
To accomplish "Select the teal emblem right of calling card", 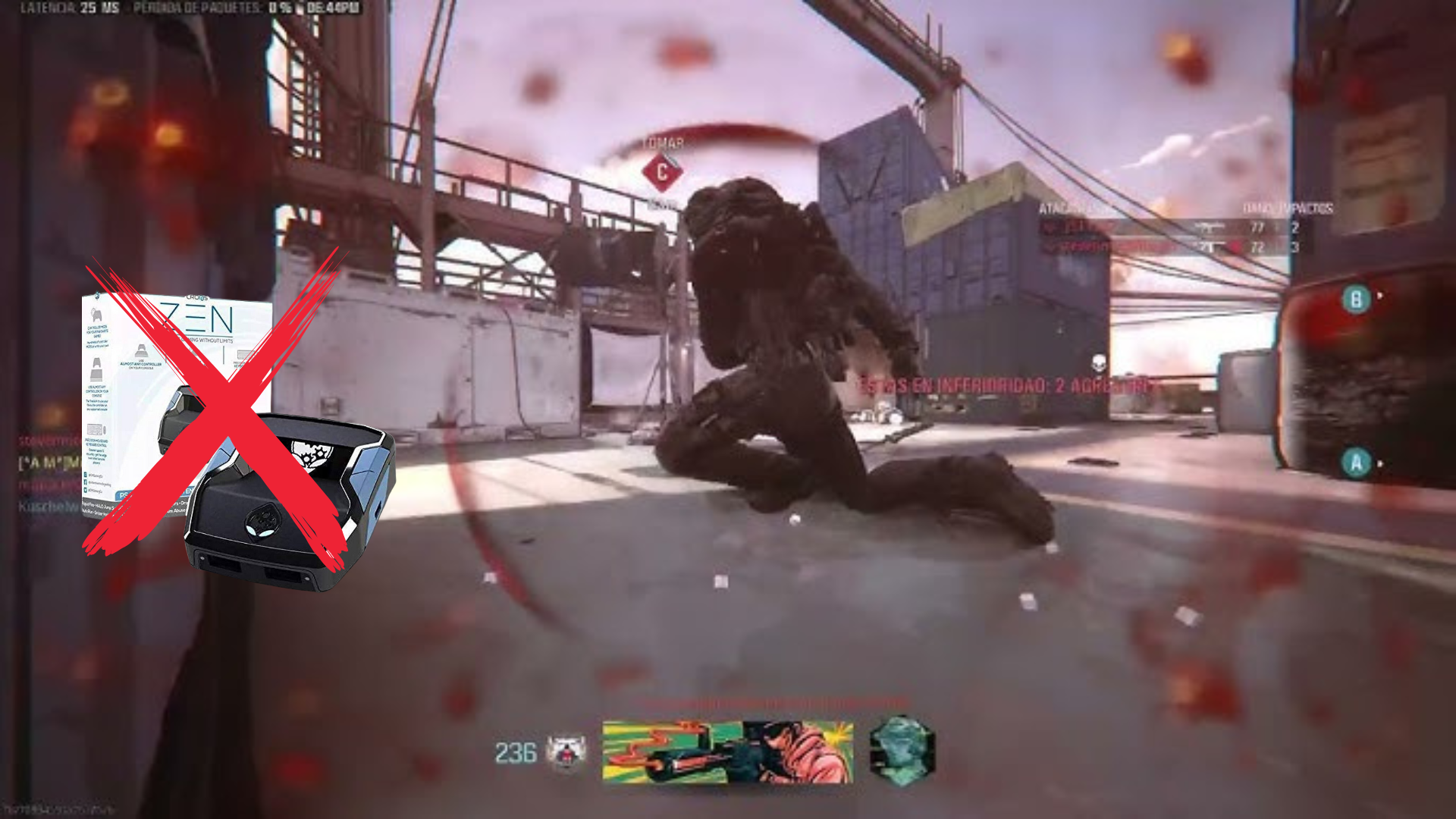I will (x=901, y=747).
